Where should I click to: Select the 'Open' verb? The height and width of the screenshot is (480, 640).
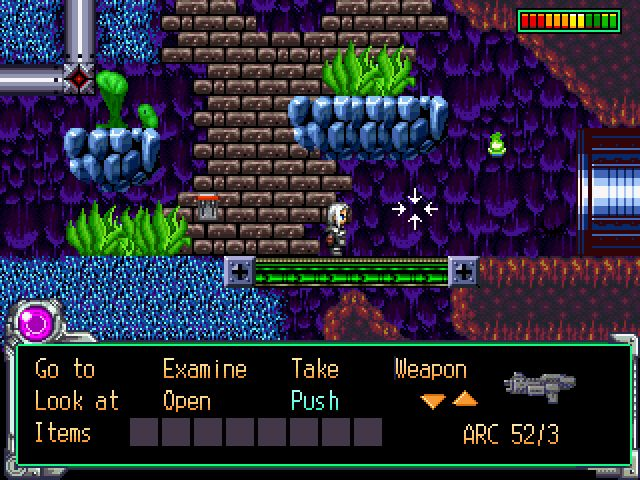coord(187,401)
